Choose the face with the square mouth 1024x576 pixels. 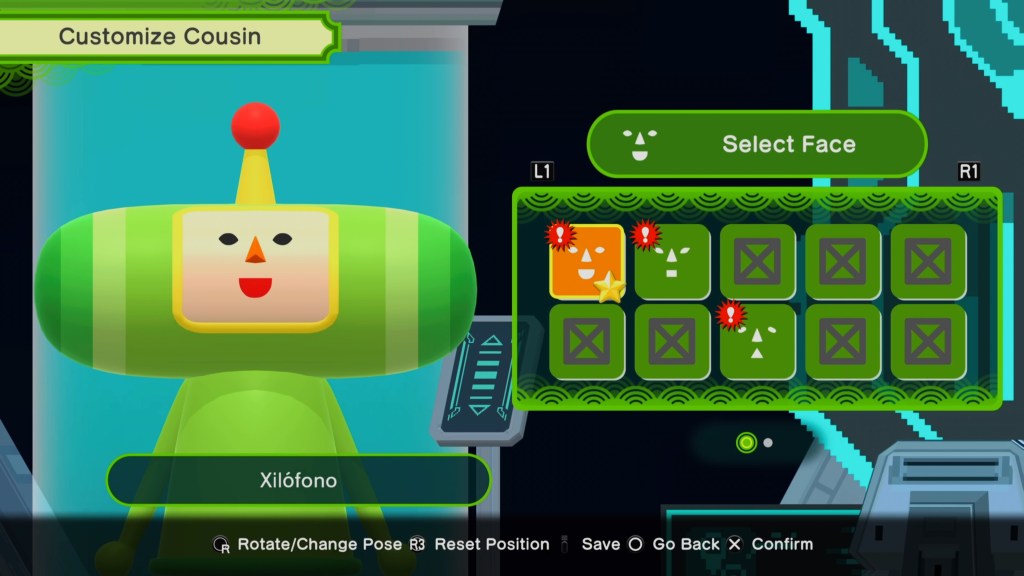(672, 262)
